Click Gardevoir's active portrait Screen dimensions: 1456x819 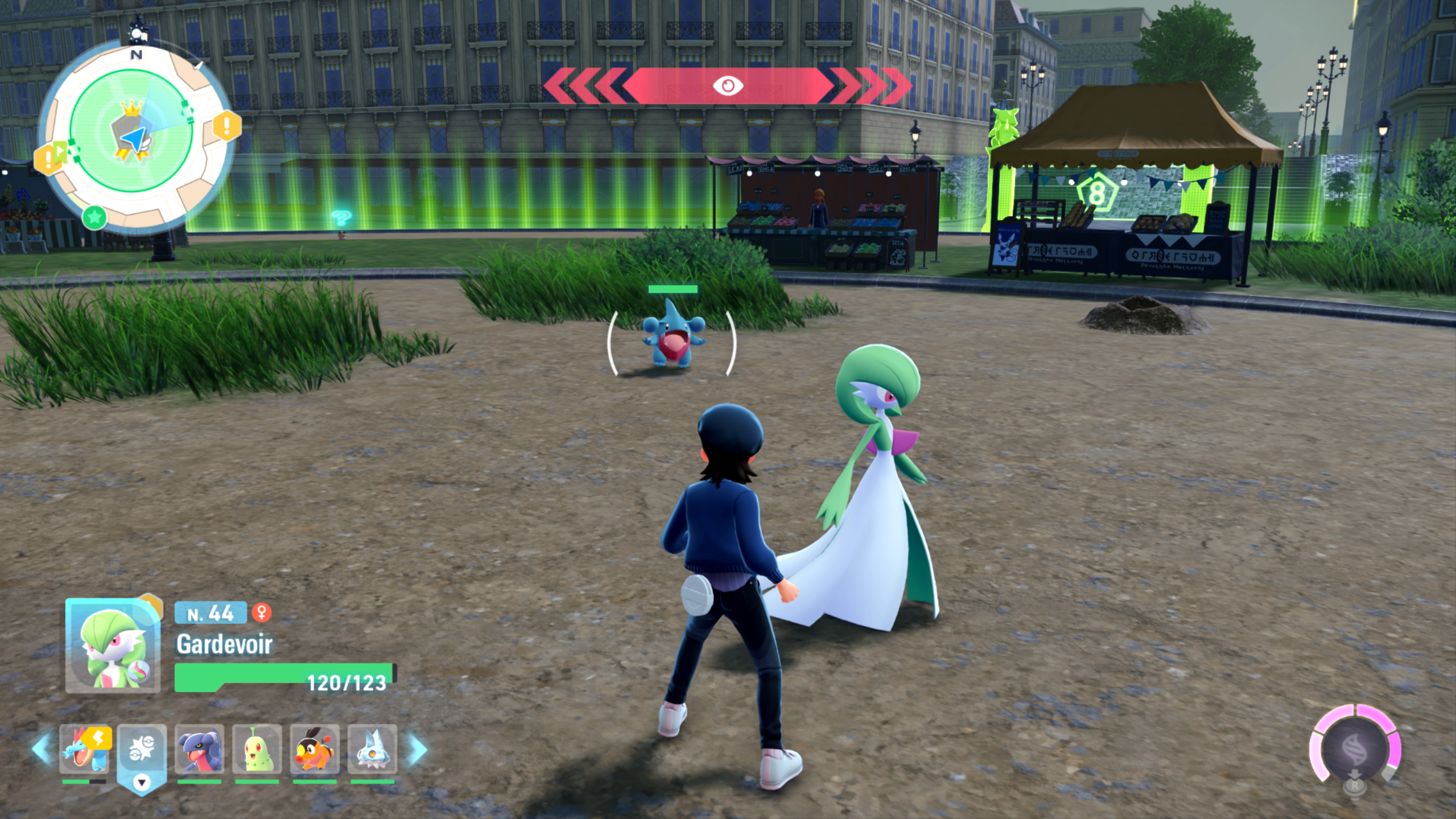pos(113,646)
